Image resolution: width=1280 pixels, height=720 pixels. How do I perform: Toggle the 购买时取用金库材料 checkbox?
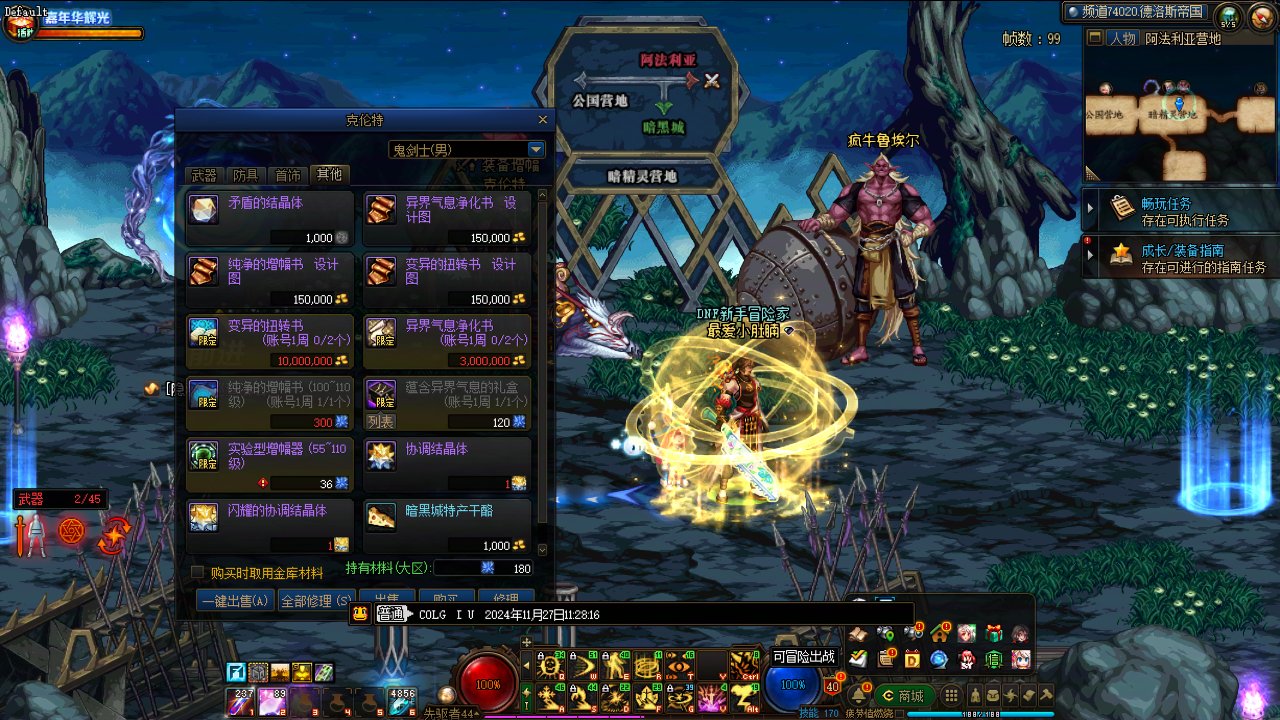tap(198, 573)
